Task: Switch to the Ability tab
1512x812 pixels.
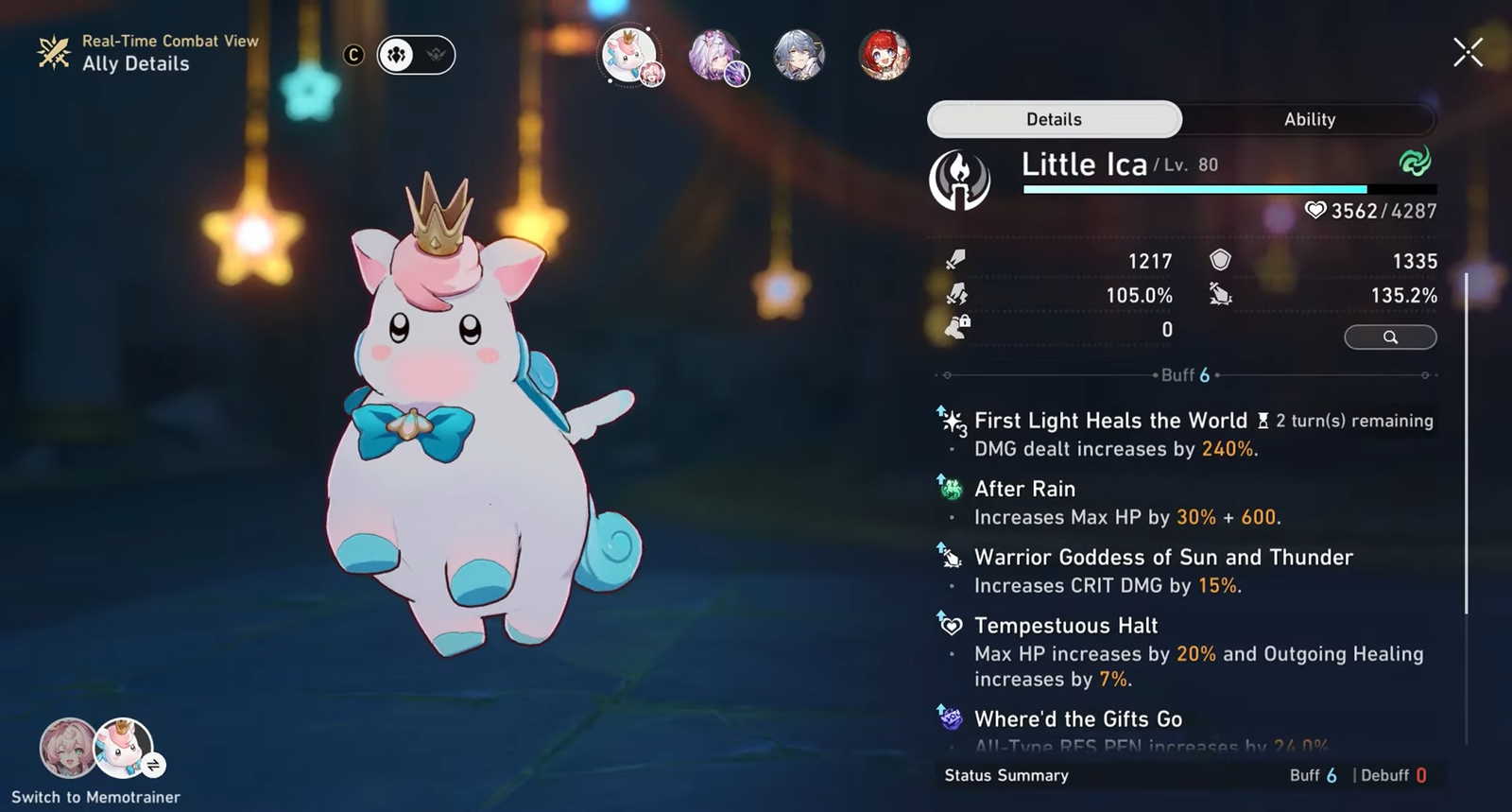Action: coord(1309,119)
